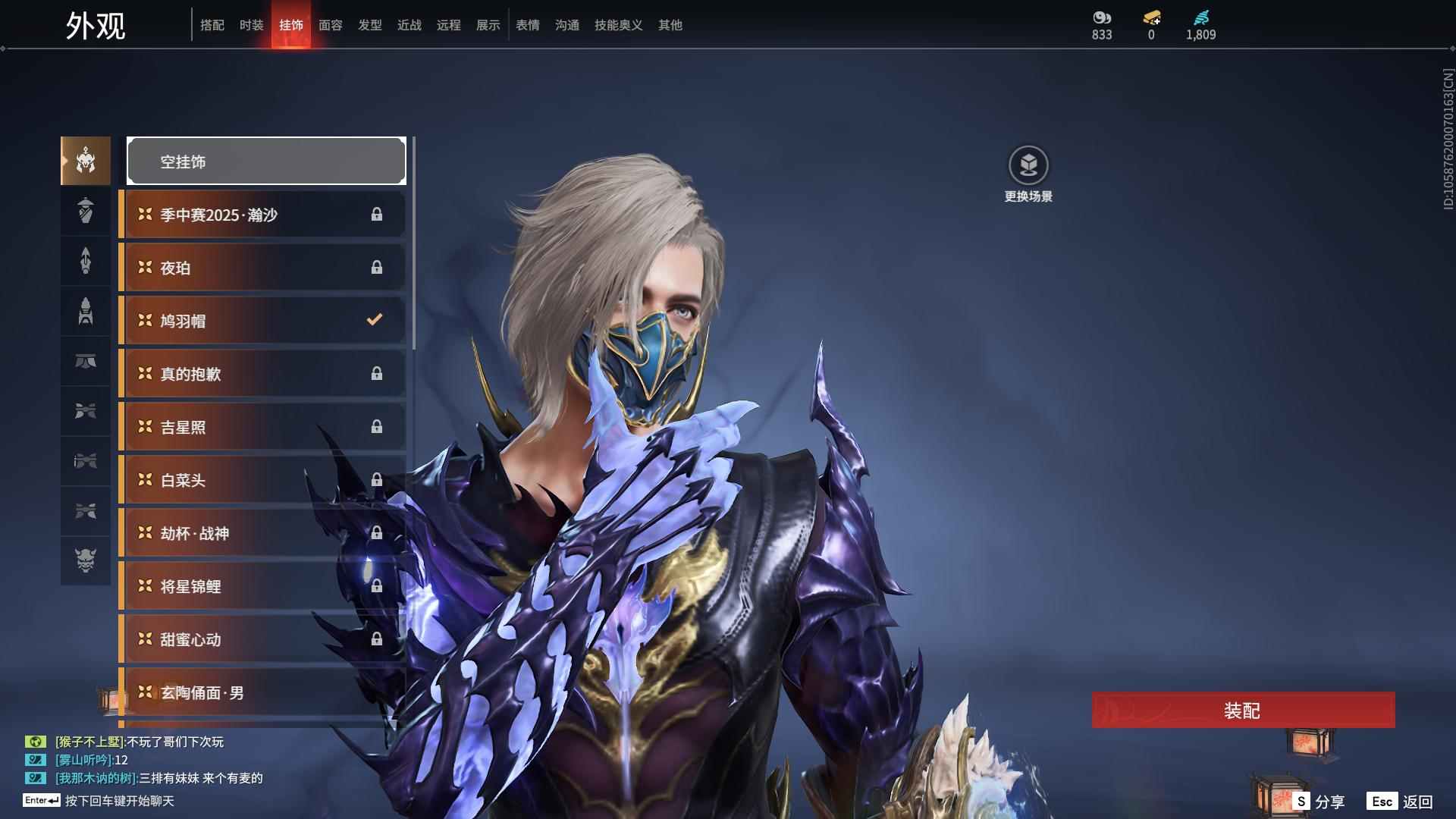Pick the 夜珀 accessory row

pos(262,268)
